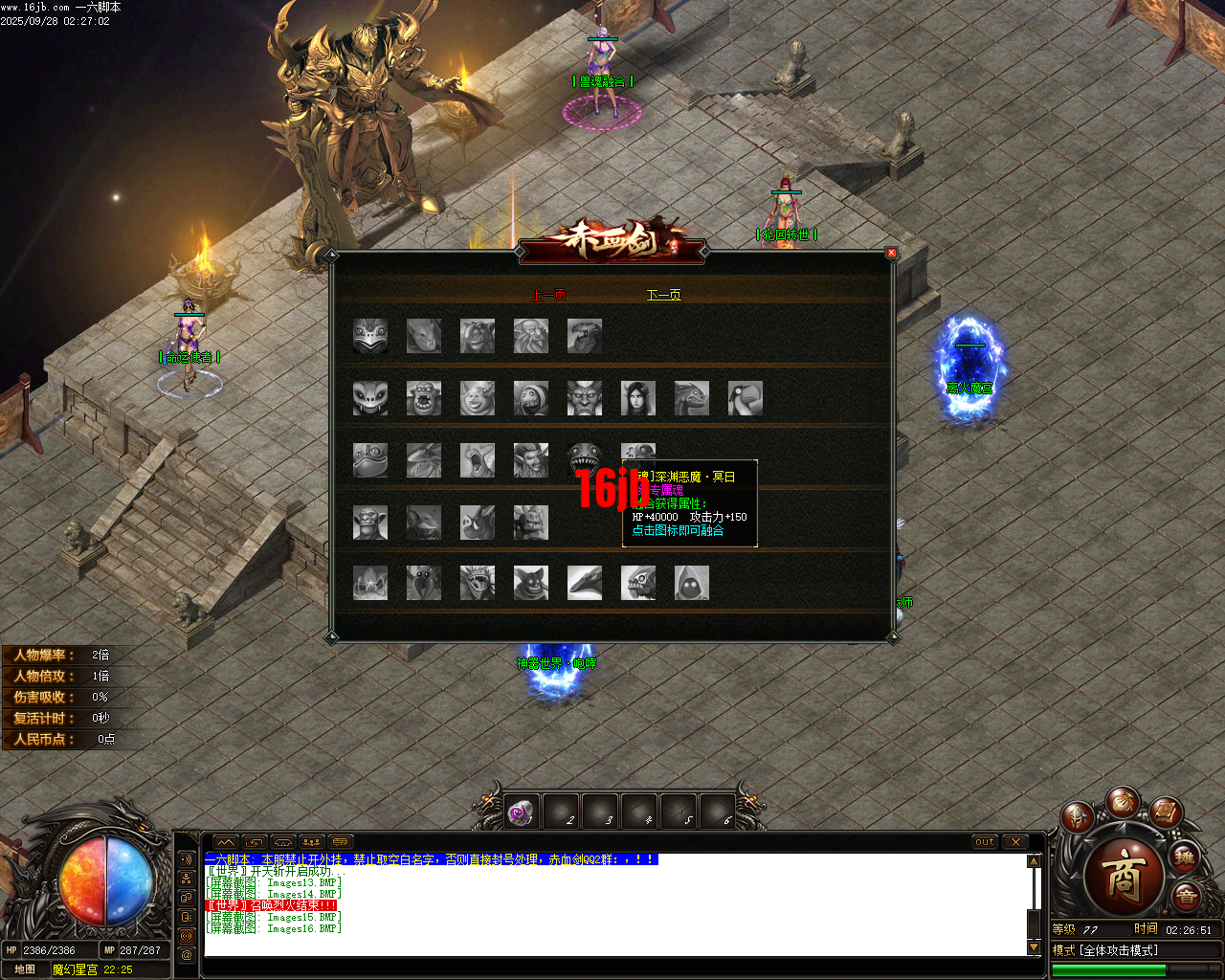Click the guild chat icon in the chat toolbar
This screenshot has width=1225, height=980.
[x=282, y=842]
